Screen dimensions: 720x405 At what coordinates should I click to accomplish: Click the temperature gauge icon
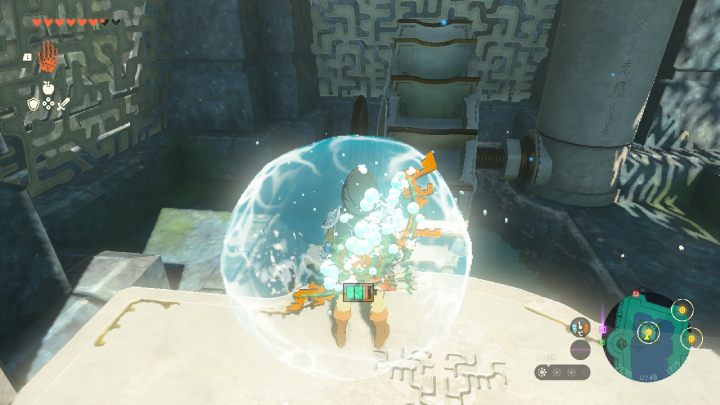(x=580, y=327)
